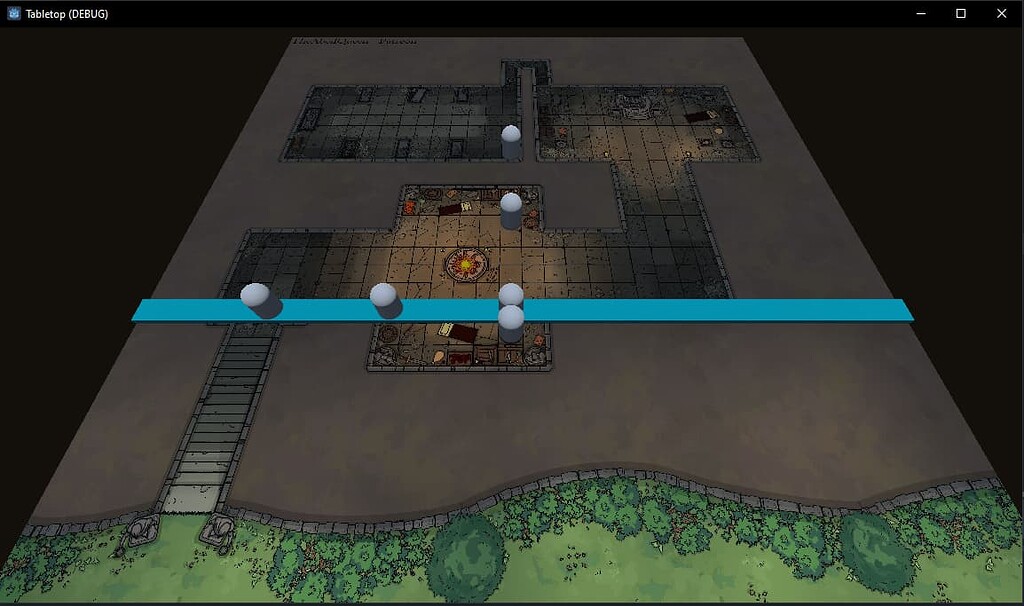Maximize the Tabletop window
The width and height of the screenshot is (1024, 606).
pos(960,14)
